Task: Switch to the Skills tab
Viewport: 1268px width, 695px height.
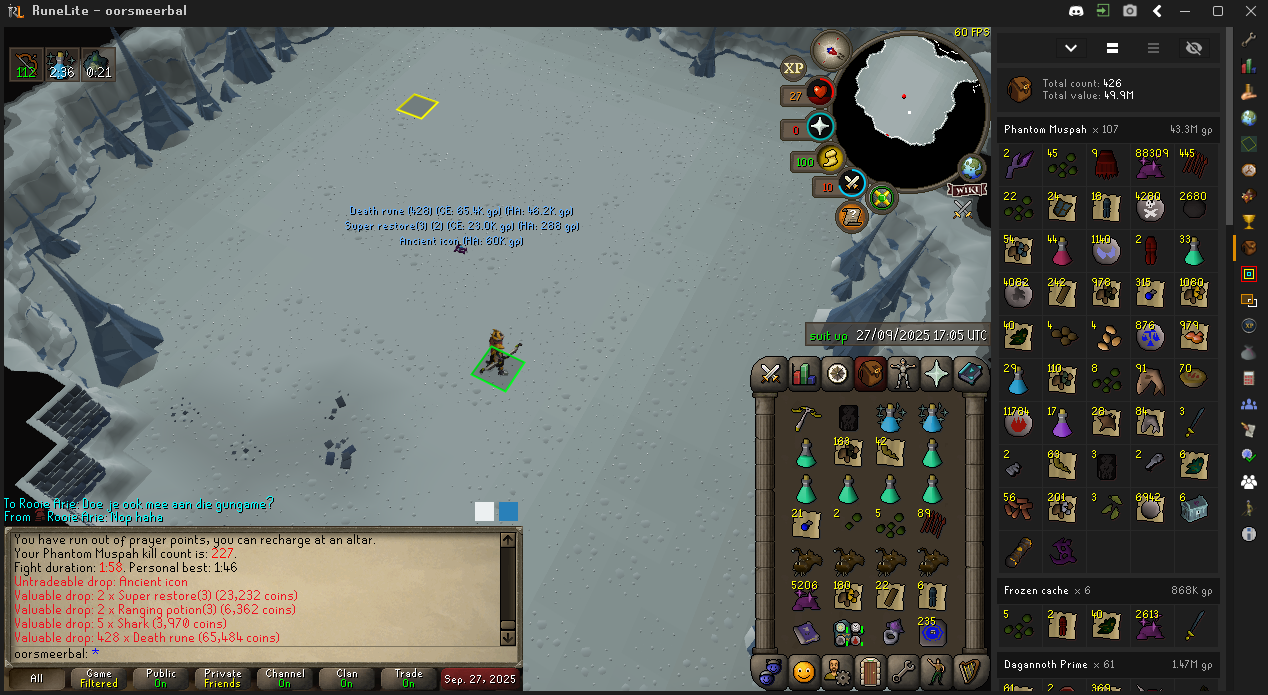Action: coord(804,374)
